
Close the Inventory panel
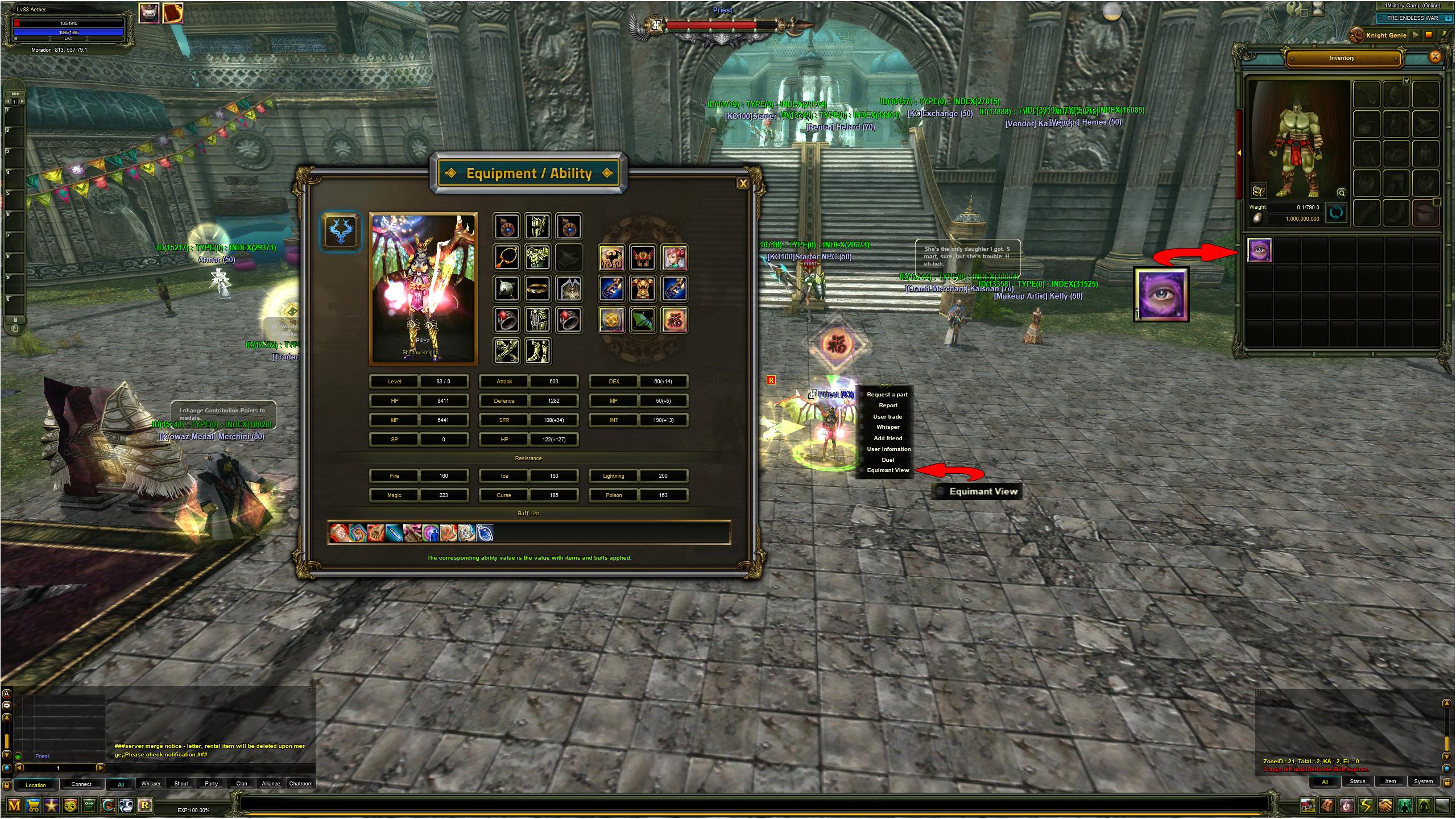coord(1434,56)
